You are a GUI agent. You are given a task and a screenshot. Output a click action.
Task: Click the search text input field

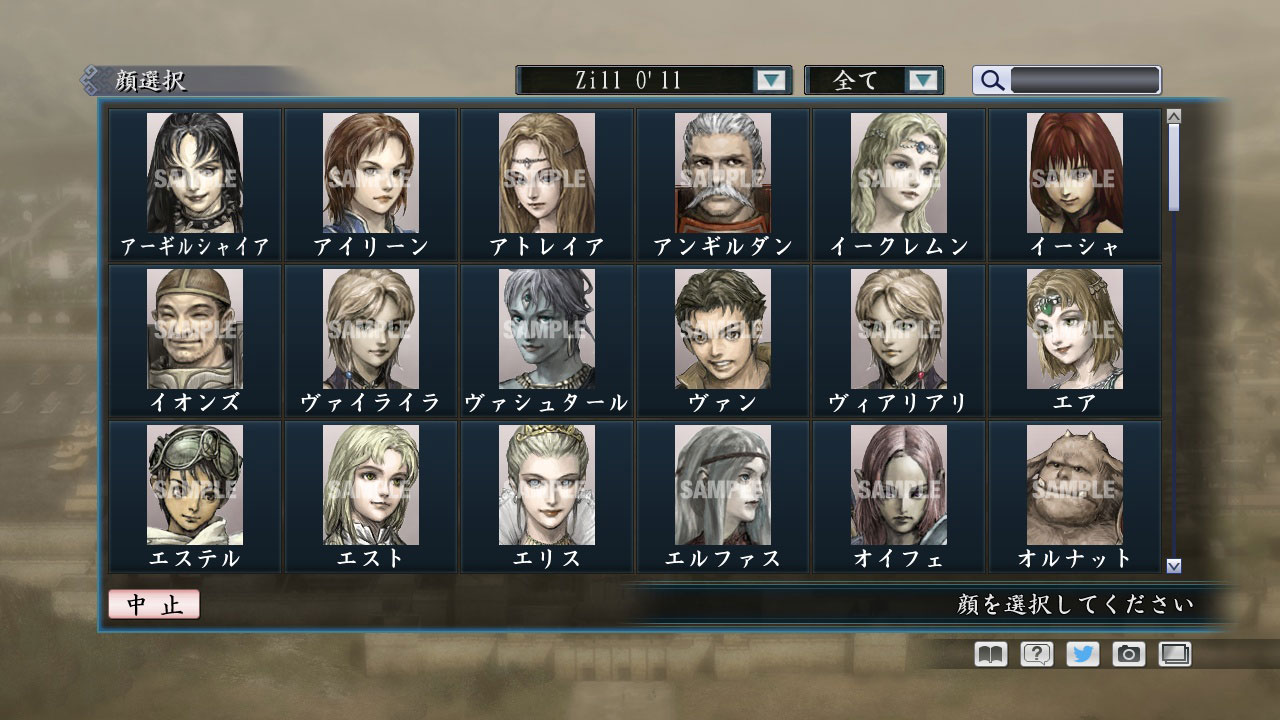click(x=1085, y=81)
